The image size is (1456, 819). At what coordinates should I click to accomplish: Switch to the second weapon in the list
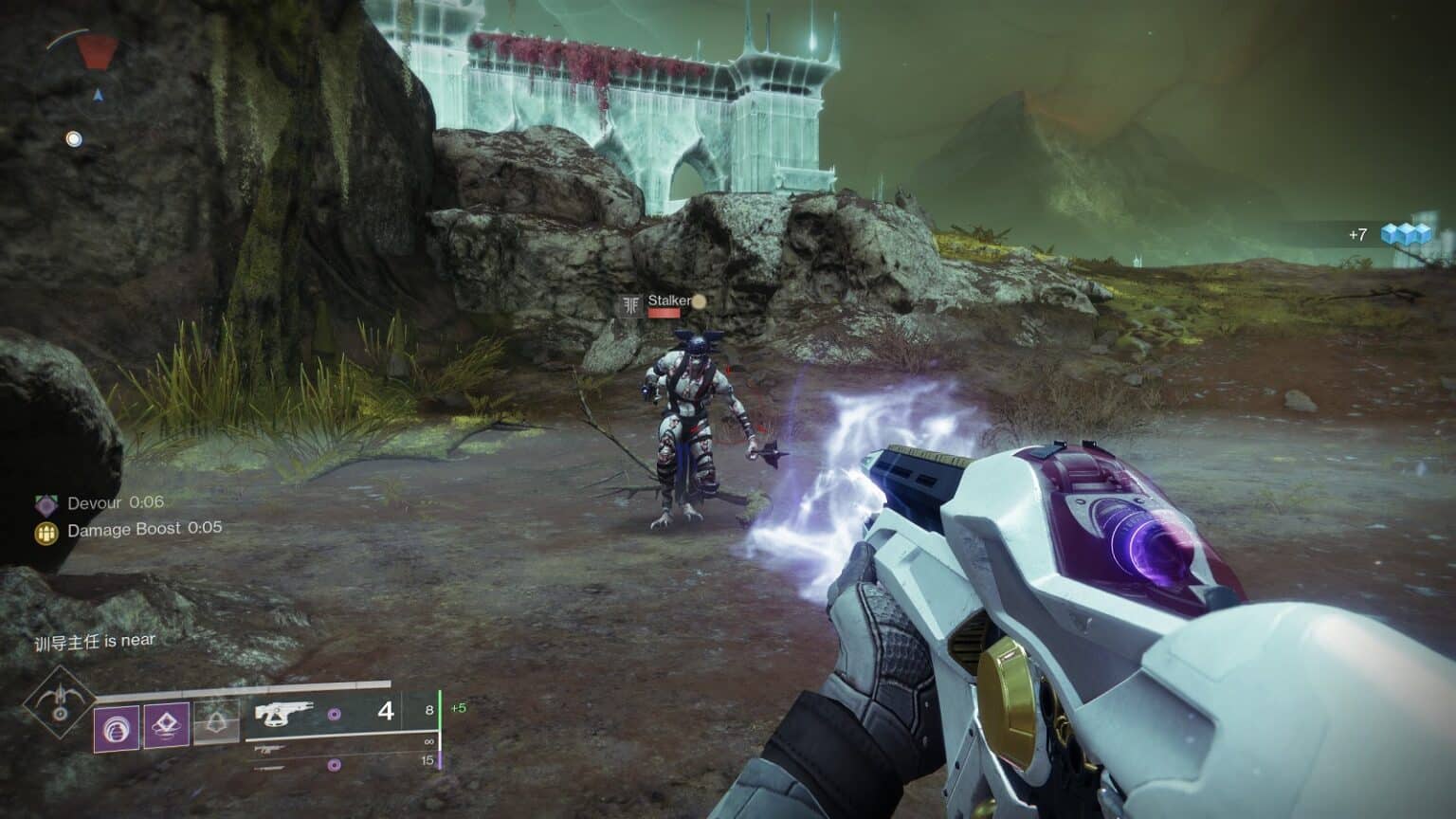click(271, 749)
